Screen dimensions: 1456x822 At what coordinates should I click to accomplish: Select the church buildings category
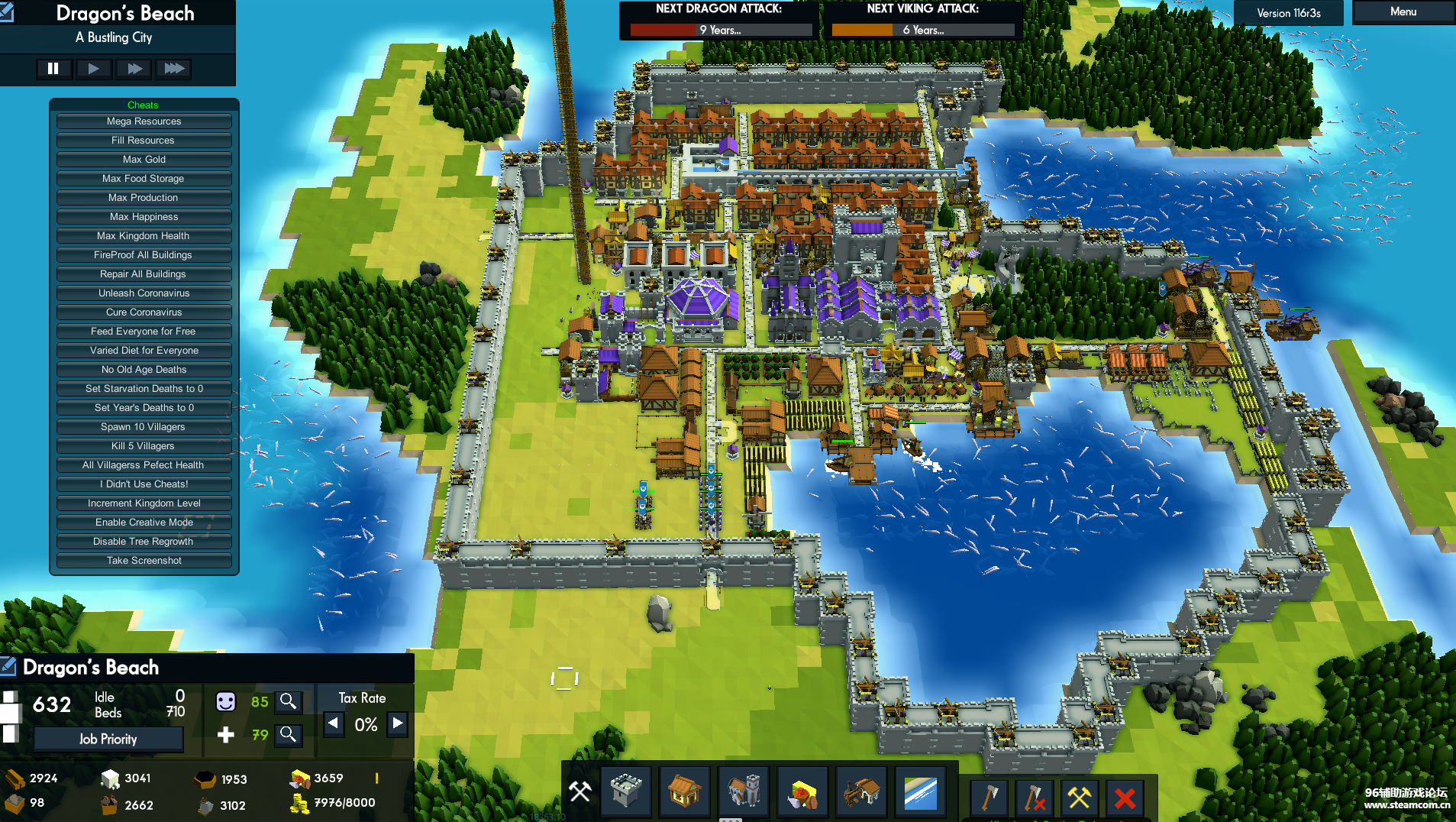(744, 794)
